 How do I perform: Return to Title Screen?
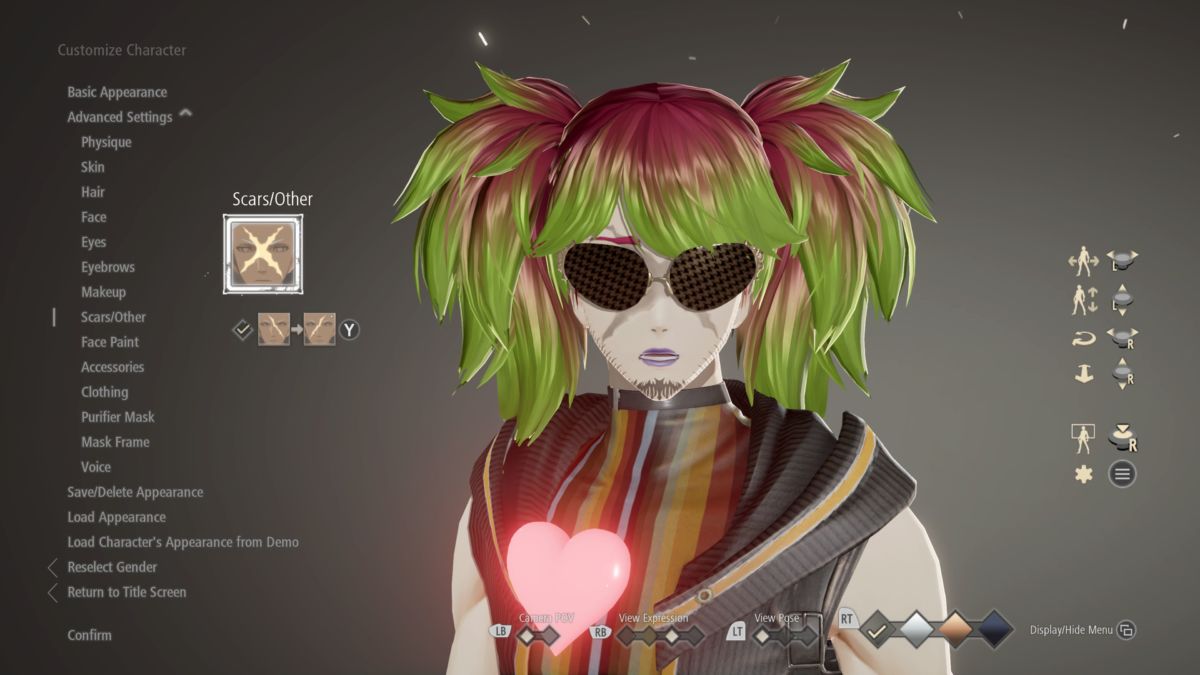pos(127,592)
